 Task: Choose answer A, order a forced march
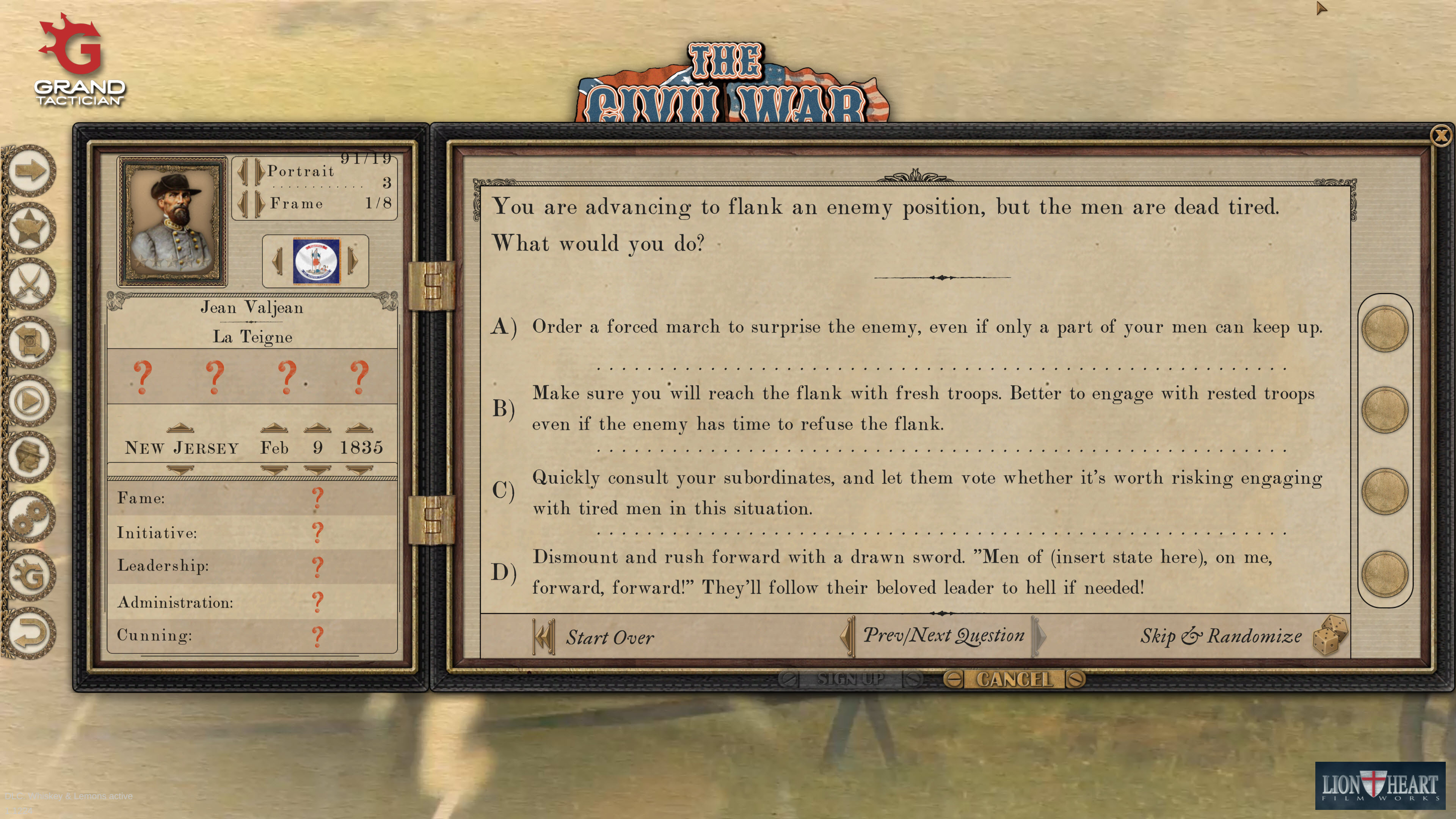pyautogui.click(x=1384, y=328)
